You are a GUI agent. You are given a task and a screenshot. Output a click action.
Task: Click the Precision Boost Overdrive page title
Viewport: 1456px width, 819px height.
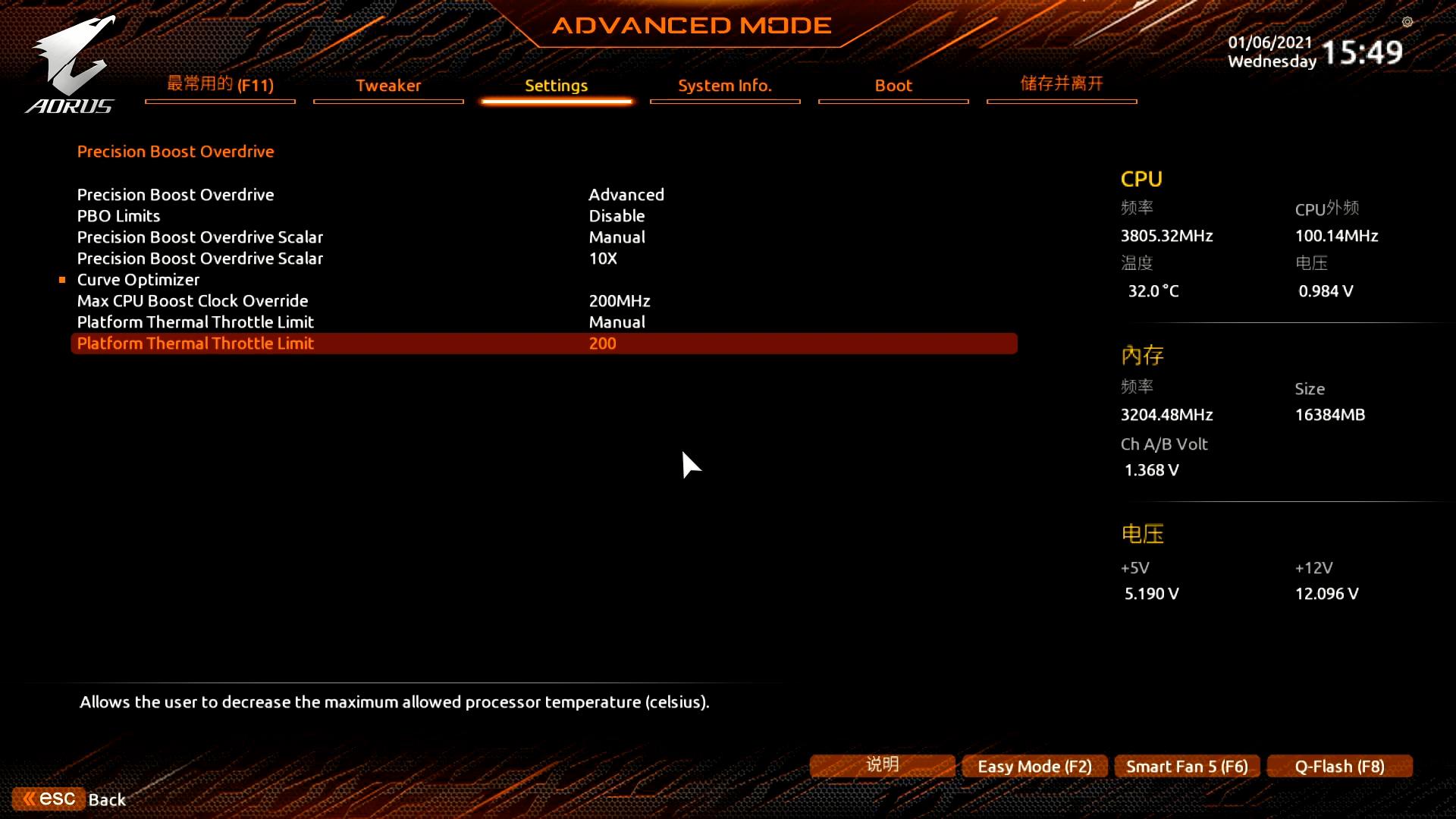(x=175, y=151)
